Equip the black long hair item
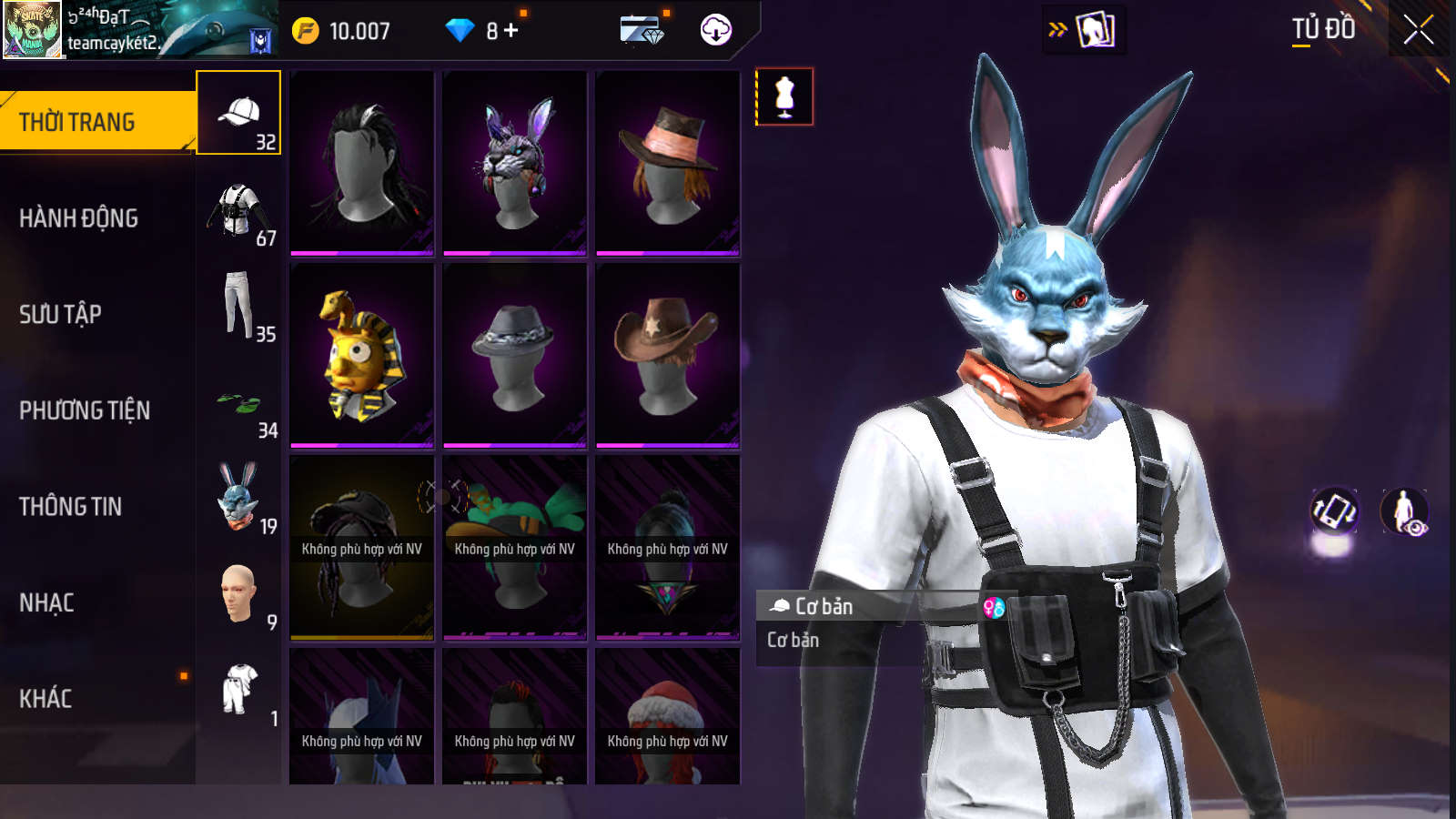This screenshot has height=819, width=1456. tap(362, 164)
